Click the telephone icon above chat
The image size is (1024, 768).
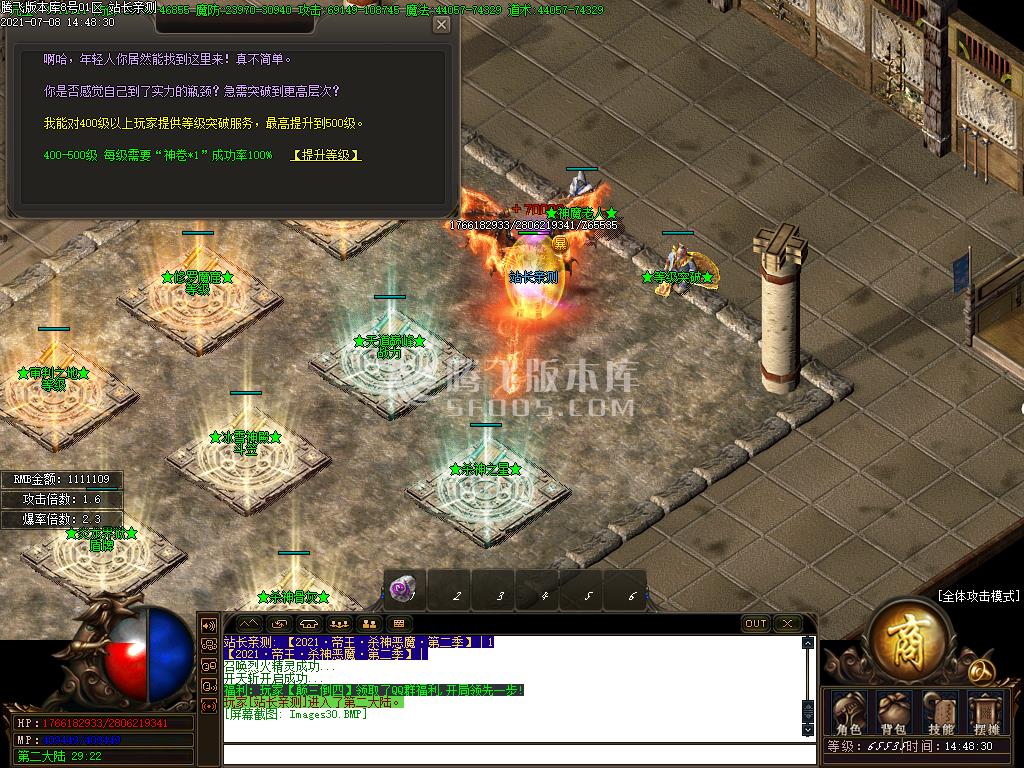308,624
